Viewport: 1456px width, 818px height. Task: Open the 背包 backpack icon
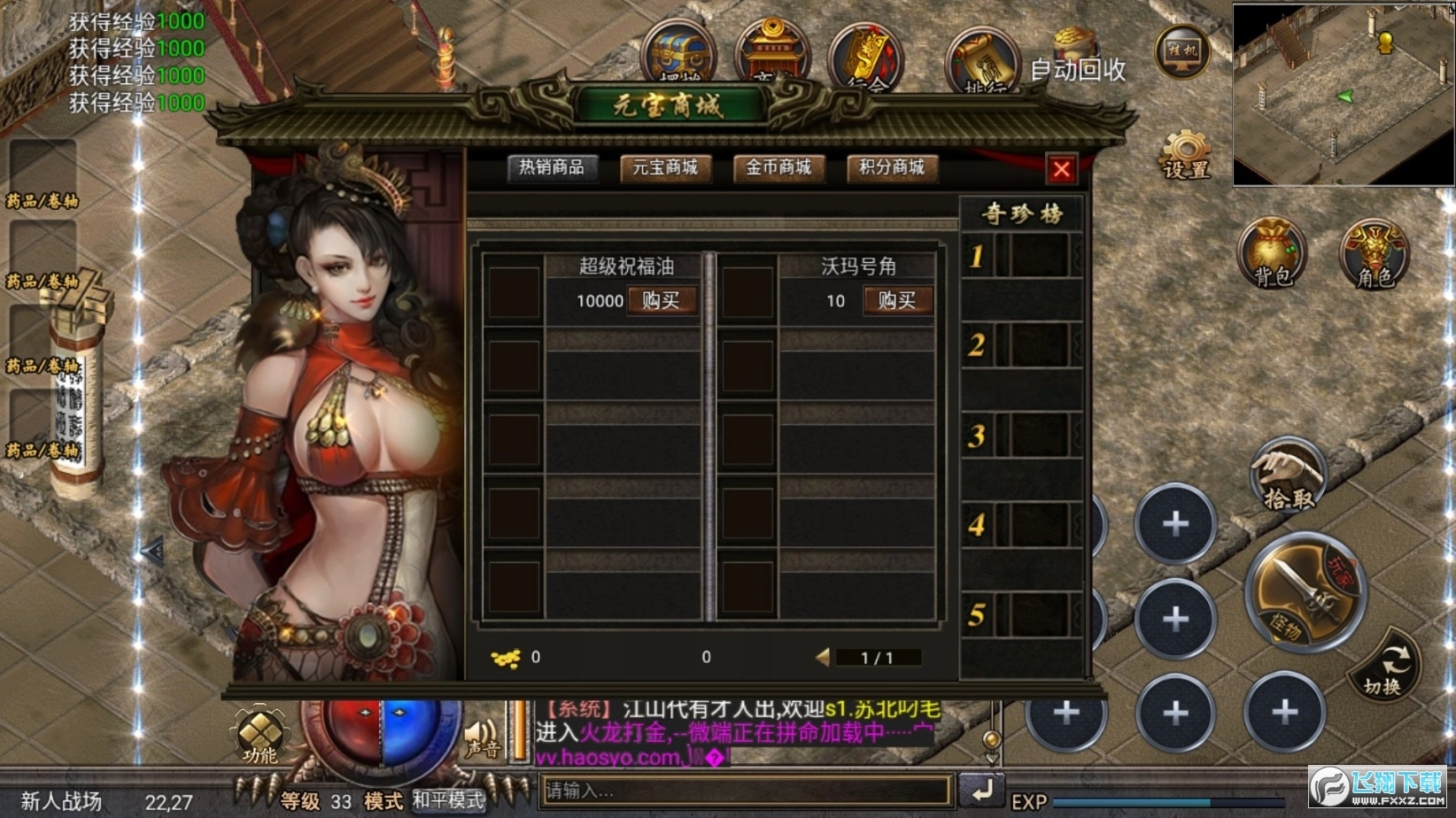click(1271, 257)
